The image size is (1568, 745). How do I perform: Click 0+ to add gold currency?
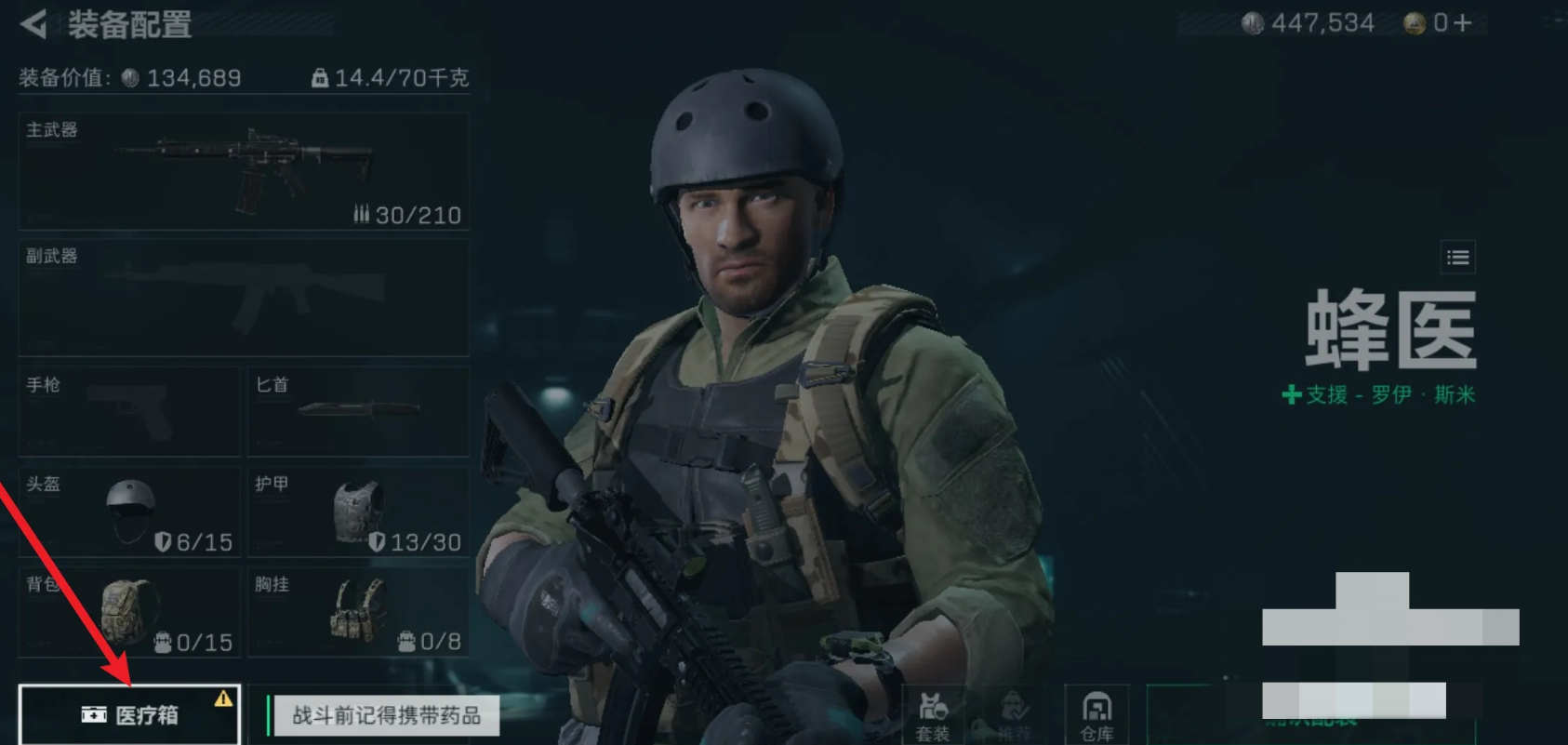click(1453, 23)
